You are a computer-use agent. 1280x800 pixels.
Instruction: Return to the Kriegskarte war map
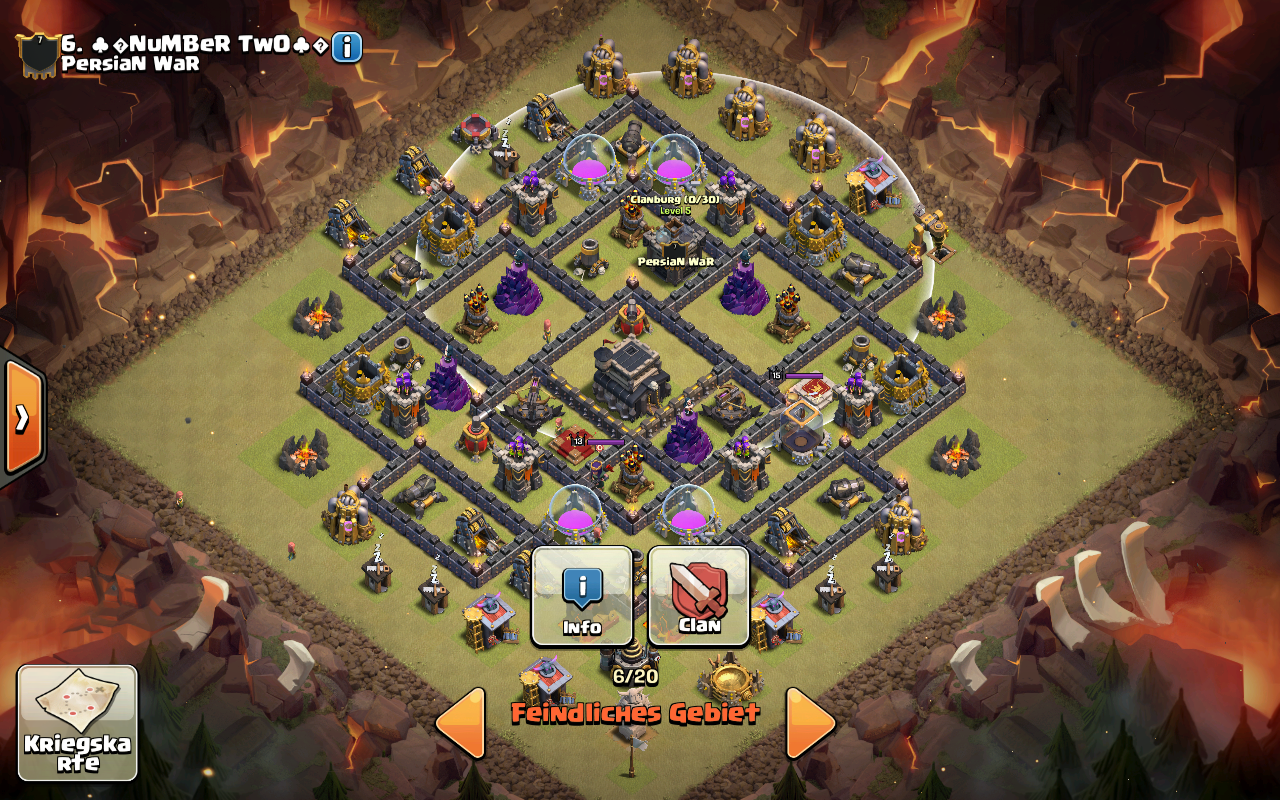pos(77,722)
